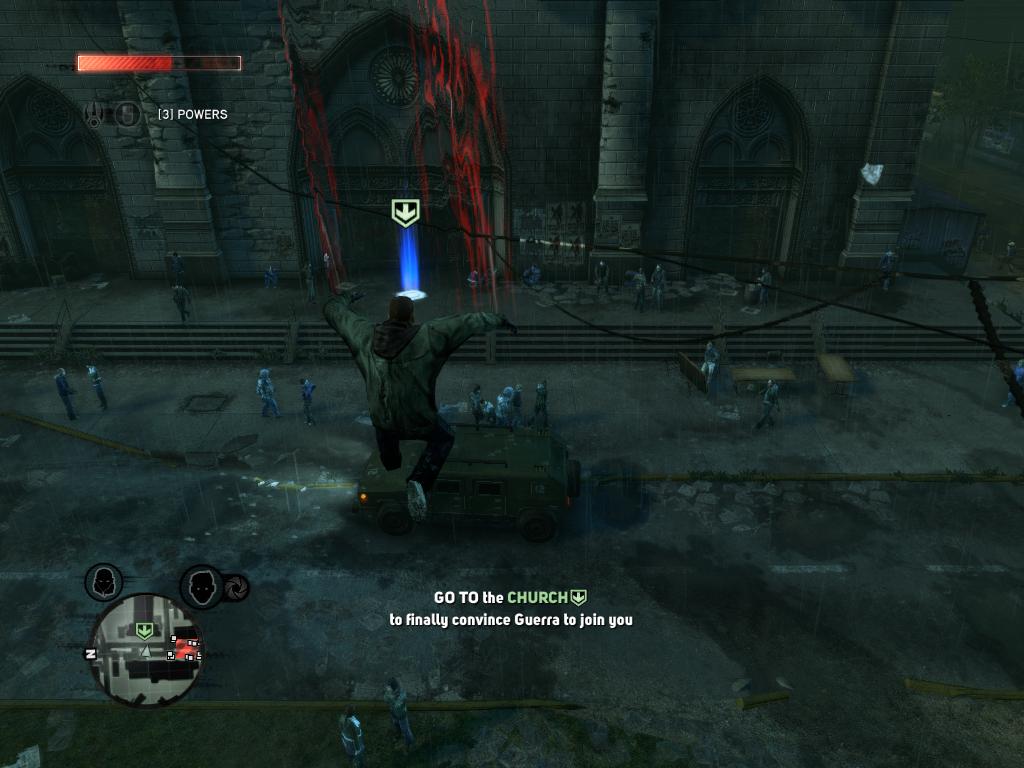Click the circular minimap

click(x=146, y=648)
